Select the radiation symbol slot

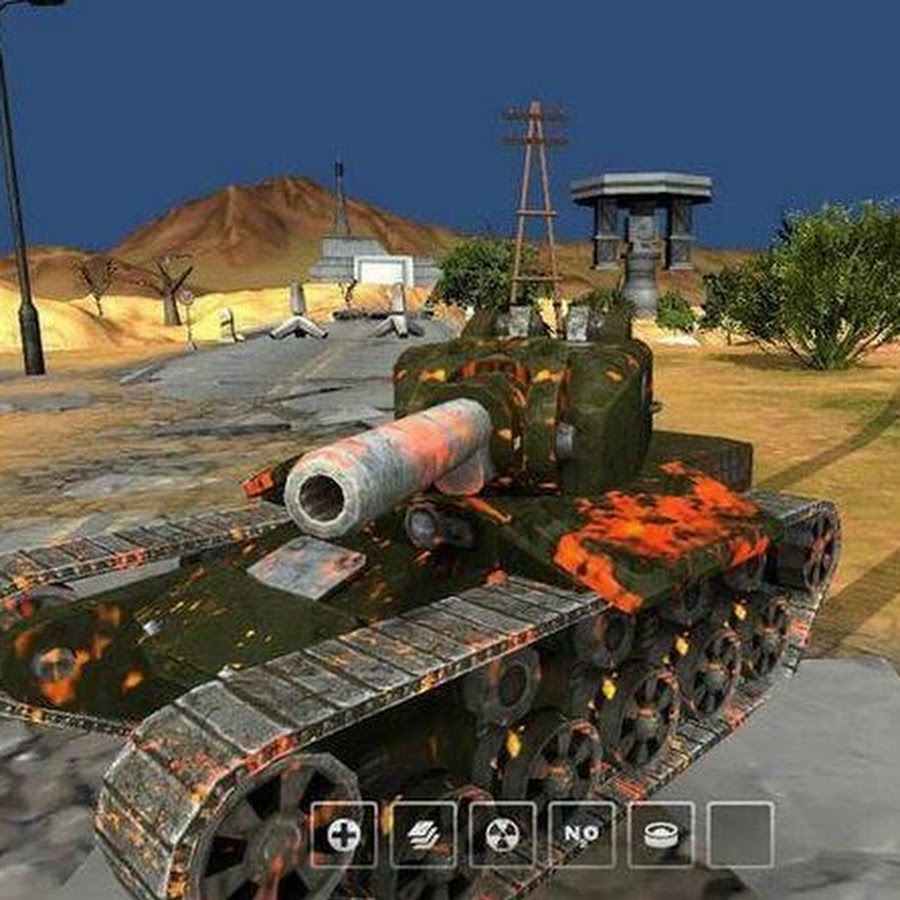click(x=502, y=834)
